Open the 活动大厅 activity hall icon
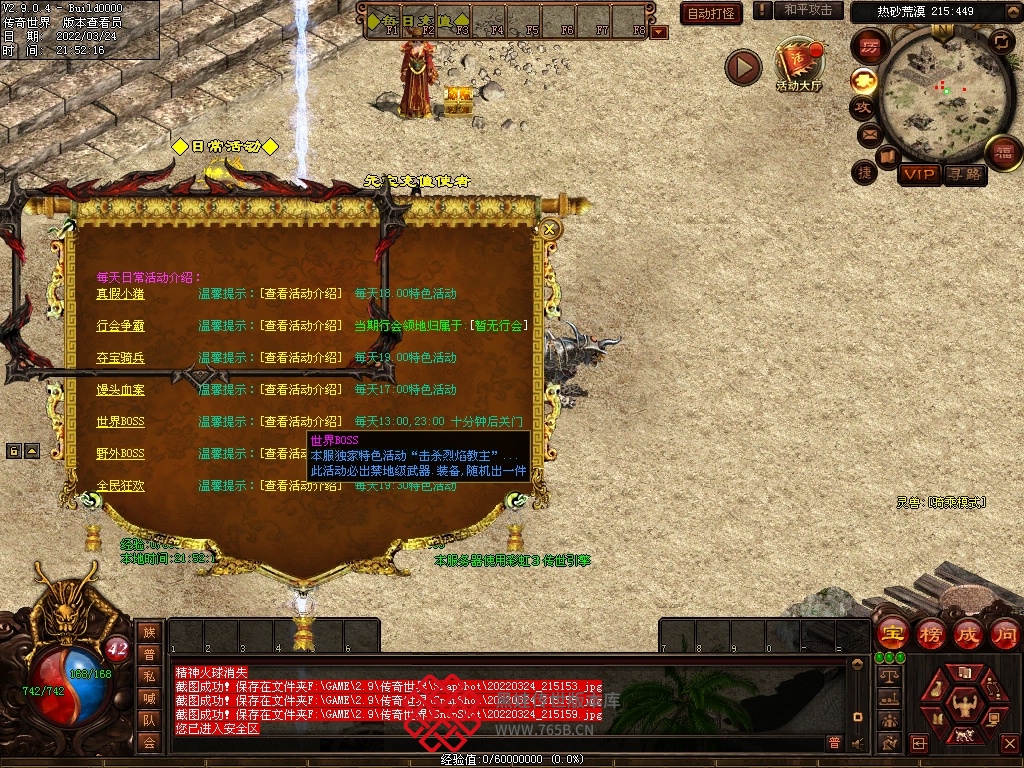Viewport: 1024px width, 768px height. pyautogui.click(x=798, y=66)
